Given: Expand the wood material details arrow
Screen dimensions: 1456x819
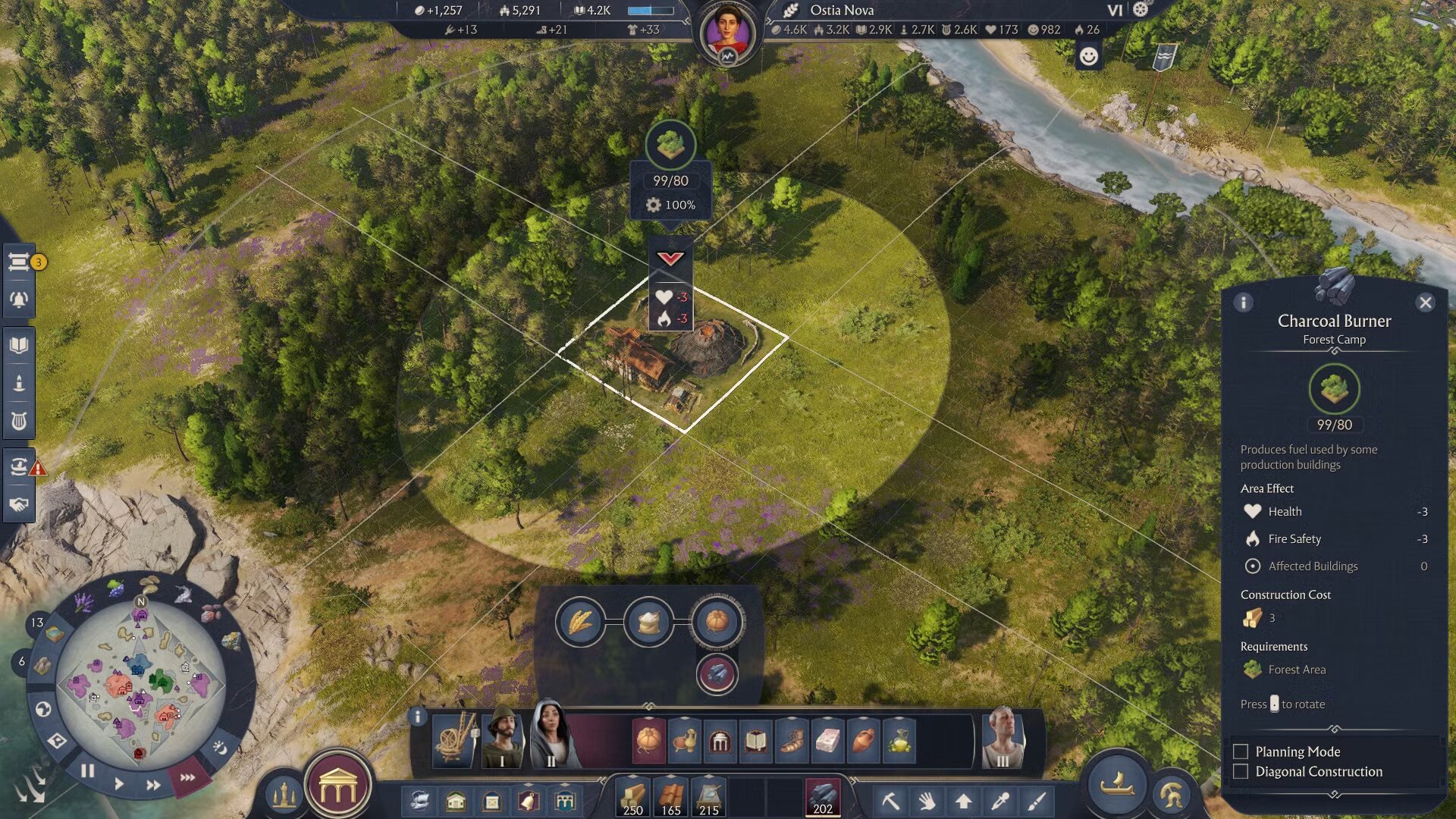Looking at the screenshot, I should click(633, 777).
